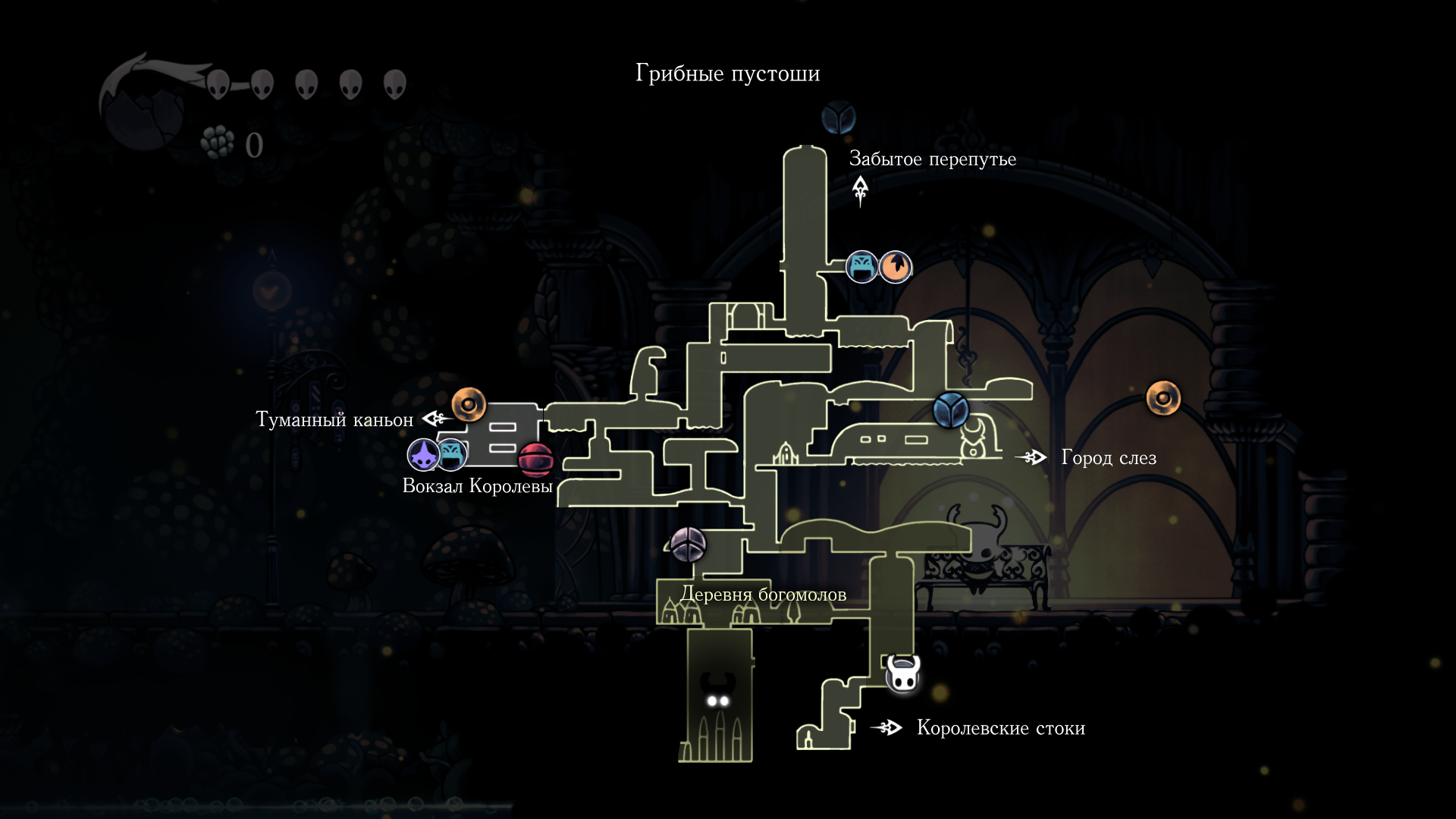Select the purple pointed-hat map pin
Viewport: 1456px width, 819px height.
[423, 455]
